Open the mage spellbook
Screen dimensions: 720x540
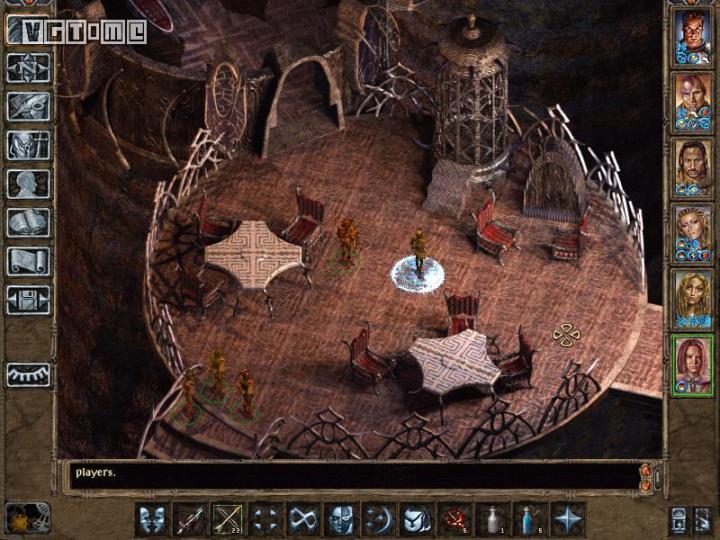29,223
